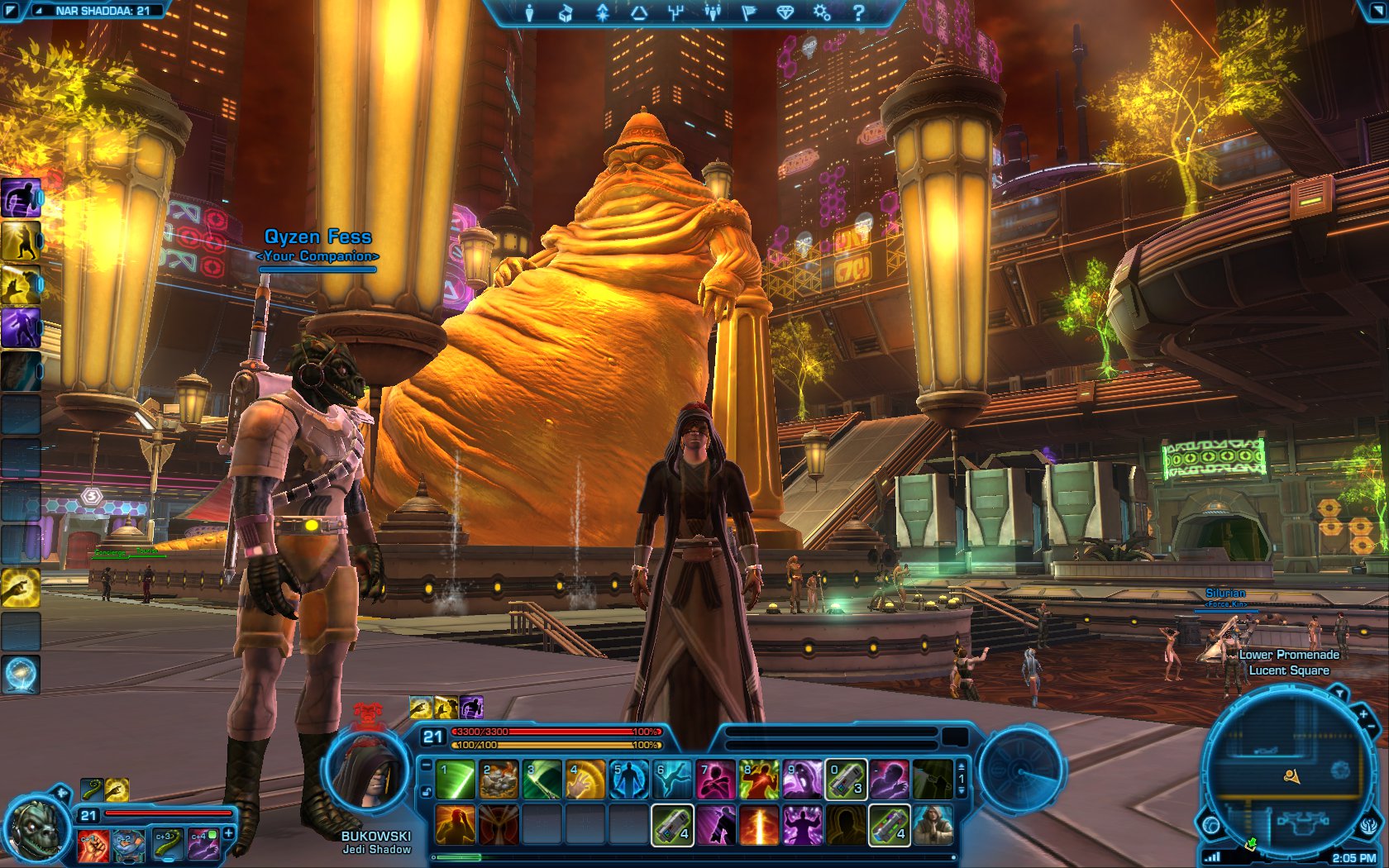The image size is (1389, 868).
Task: Open the preferences gear icon
Action: click(x=821, y=12)
